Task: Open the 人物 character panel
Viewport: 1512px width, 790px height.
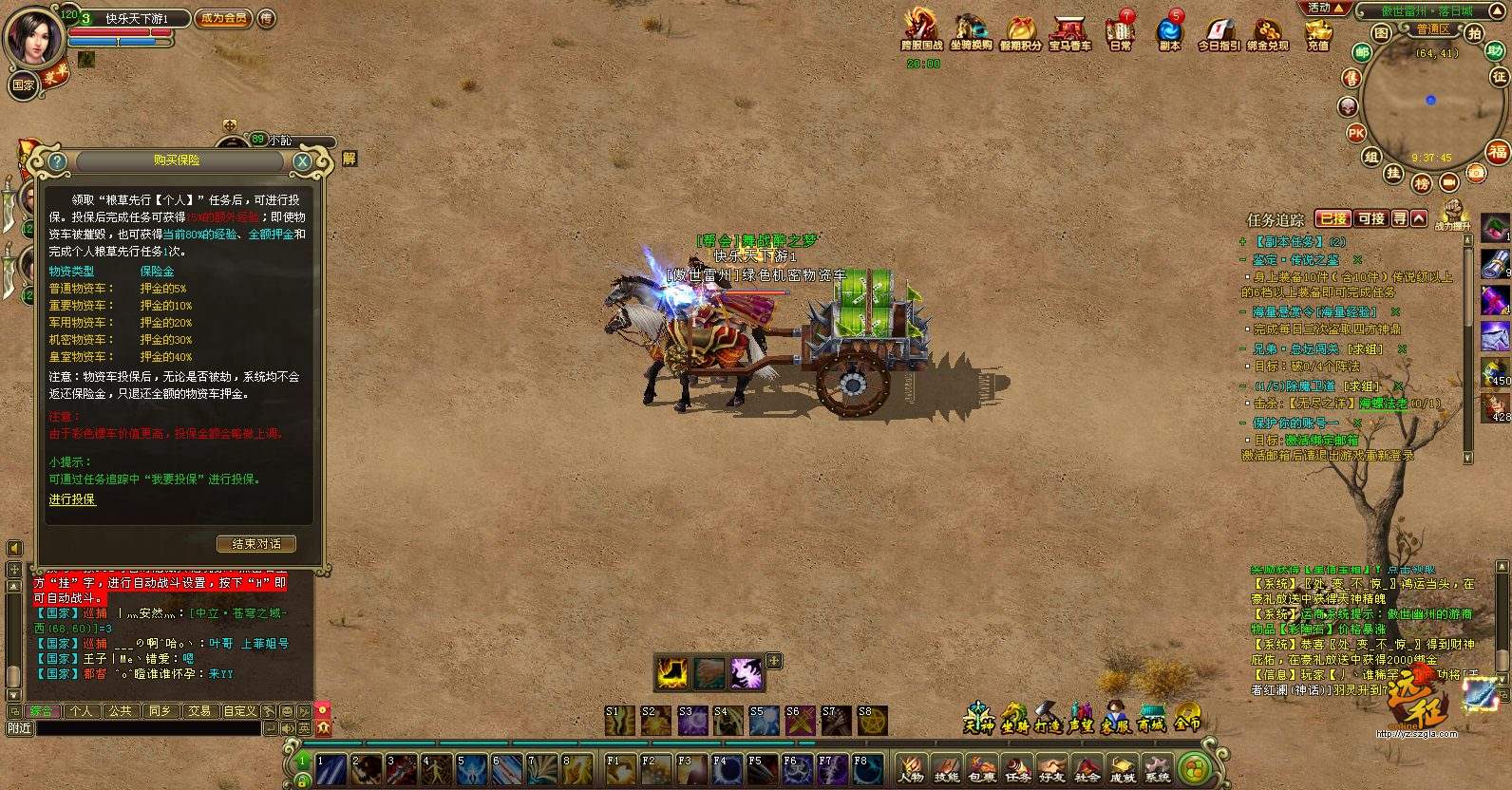Action: [911, 769]
